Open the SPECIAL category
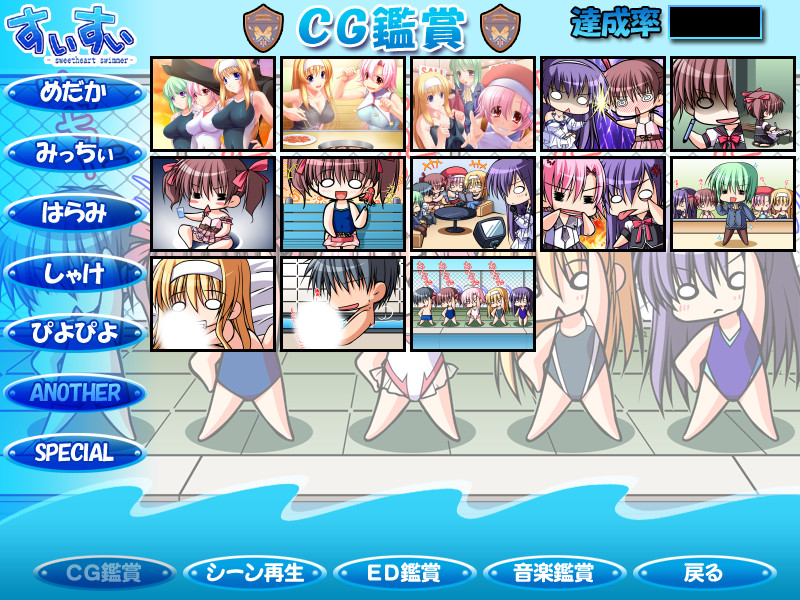Screen dimensions: 800x600 point(75,452)
